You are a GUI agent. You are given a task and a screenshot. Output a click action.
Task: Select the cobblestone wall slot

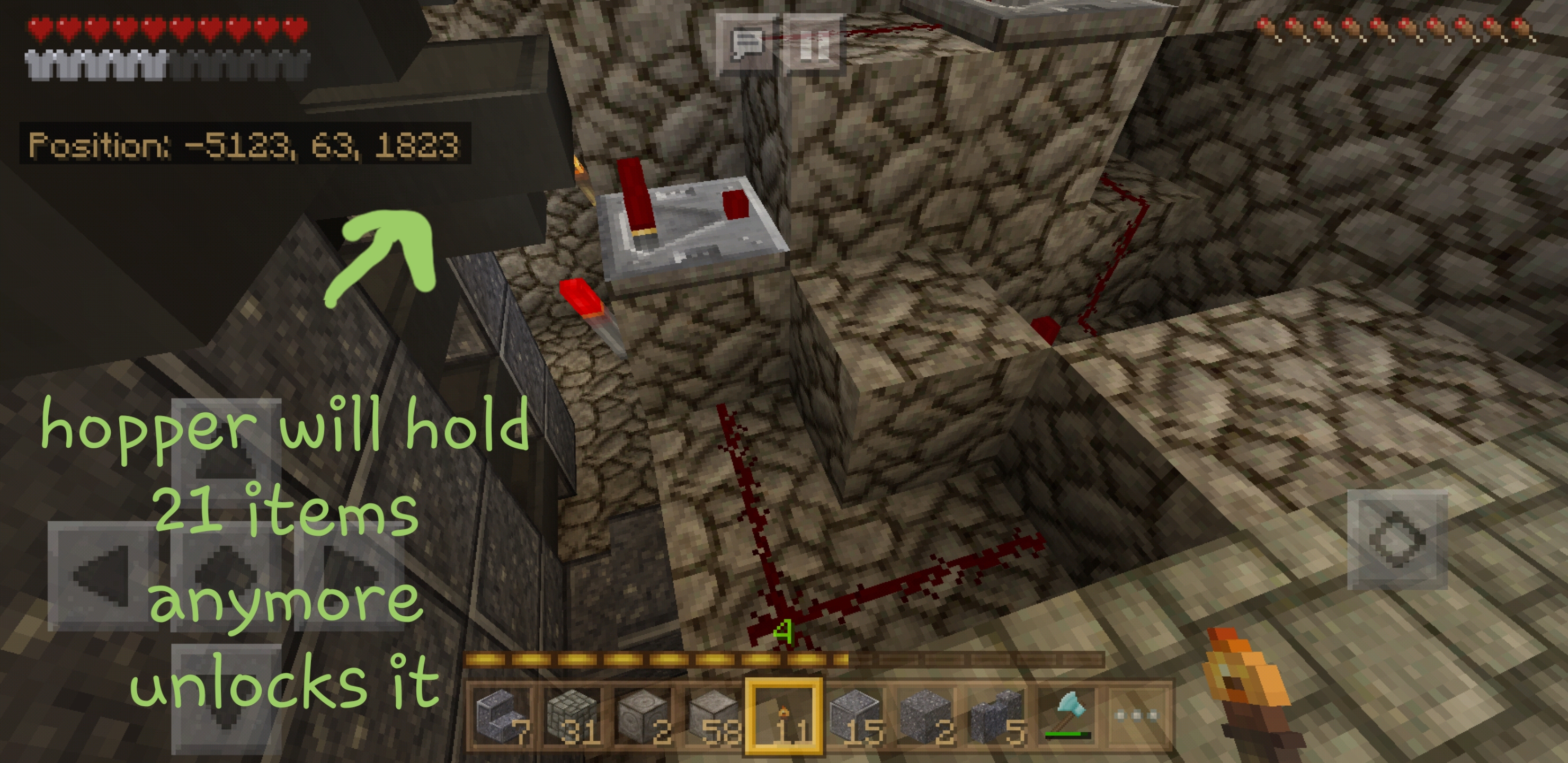[996, 716]
